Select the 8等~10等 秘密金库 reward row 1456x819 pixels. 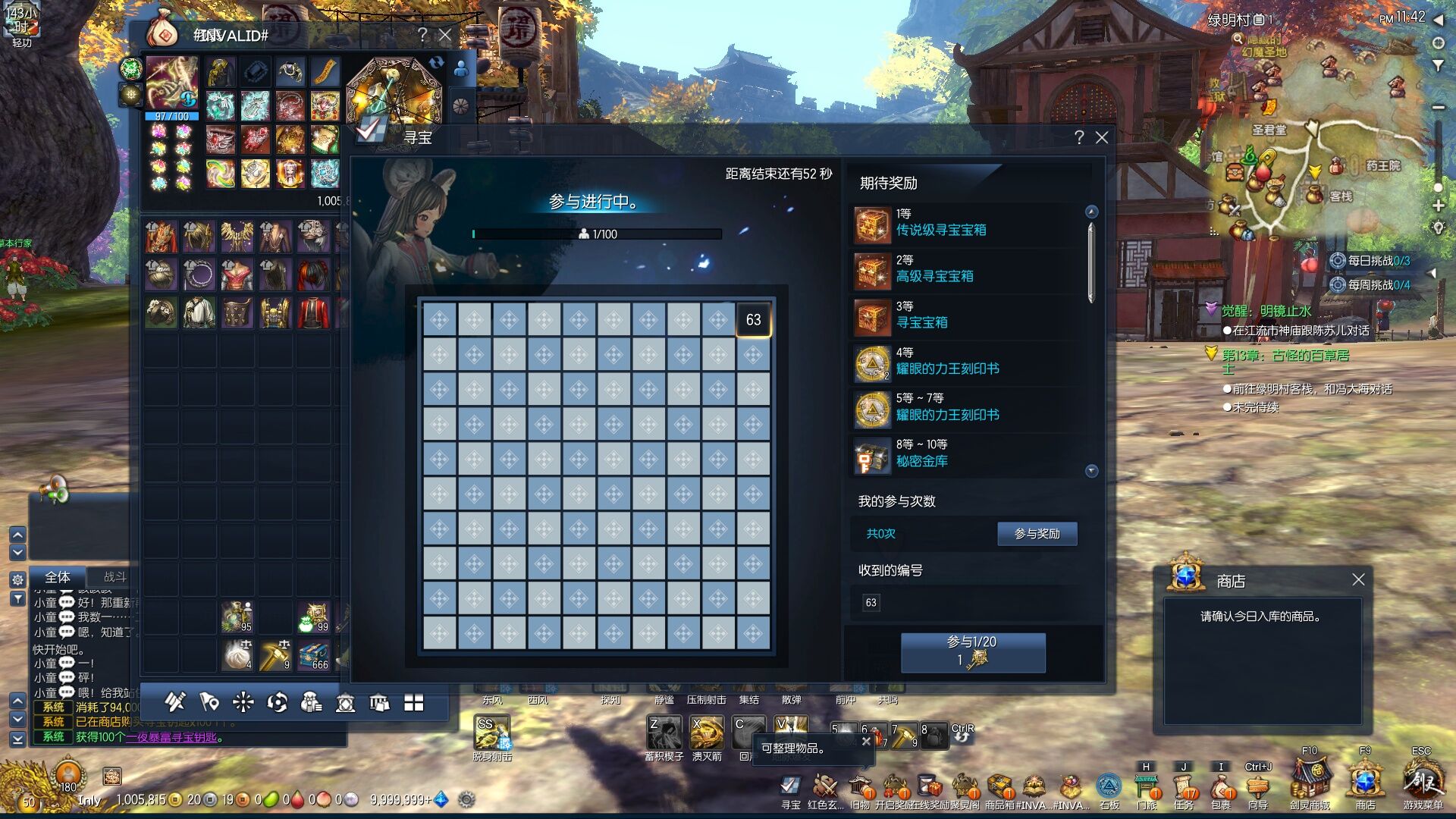(967, 454)
